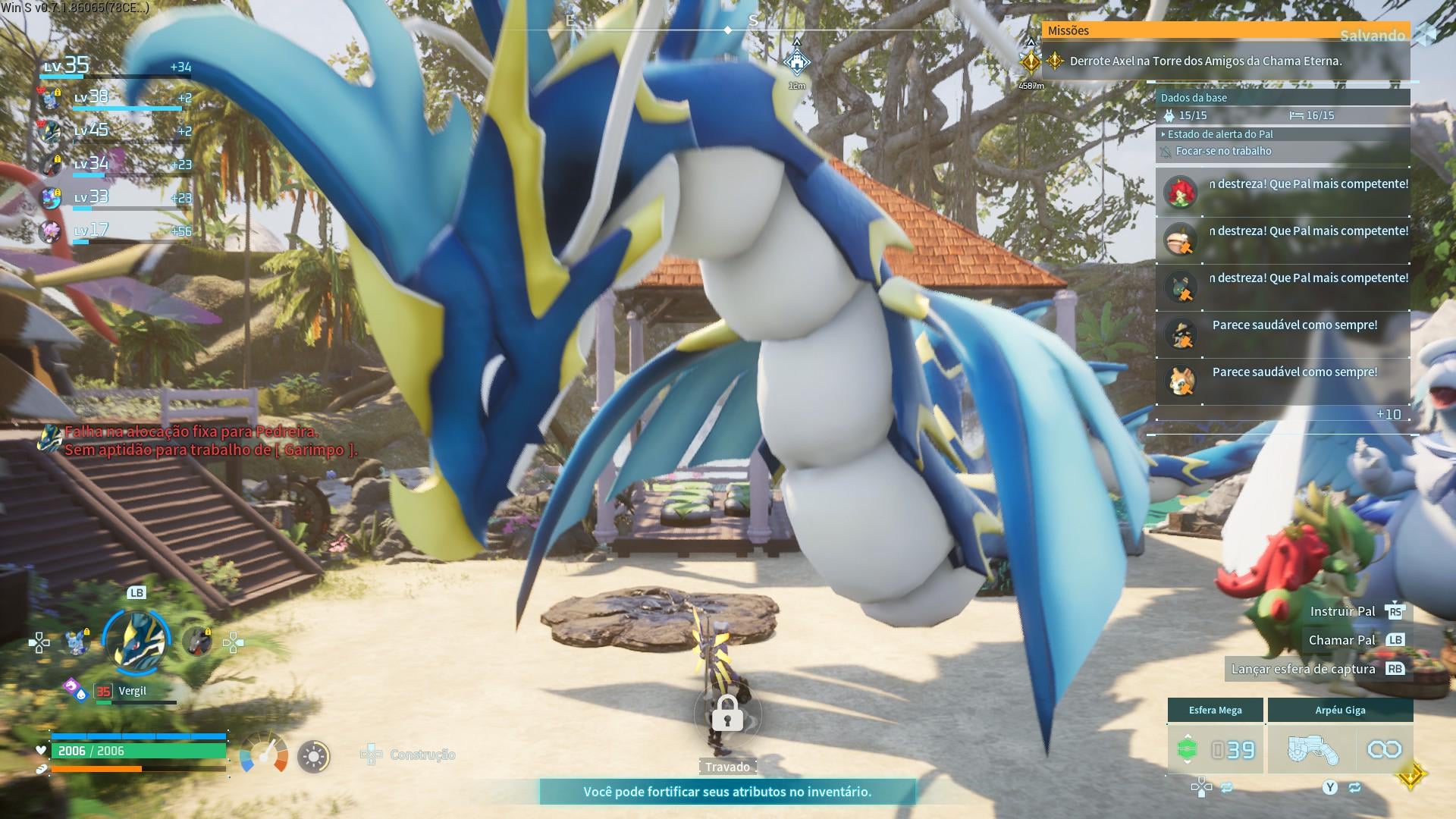Select the Arpéu Giga grappling gun slot
This screenshot has height=819, width=1456.
[1340, 749]
